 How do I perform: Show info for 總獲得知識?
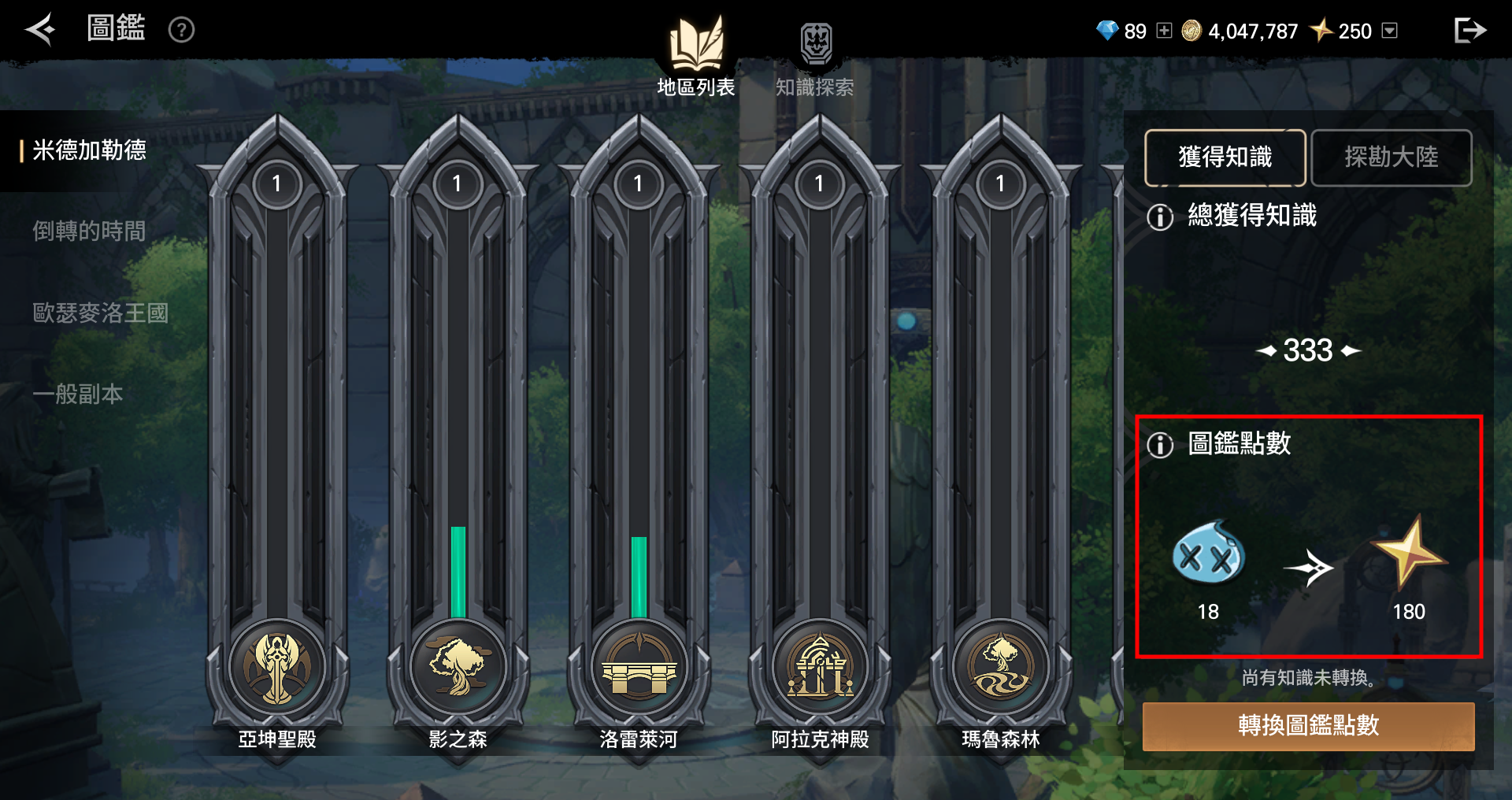pos(1160,217)
